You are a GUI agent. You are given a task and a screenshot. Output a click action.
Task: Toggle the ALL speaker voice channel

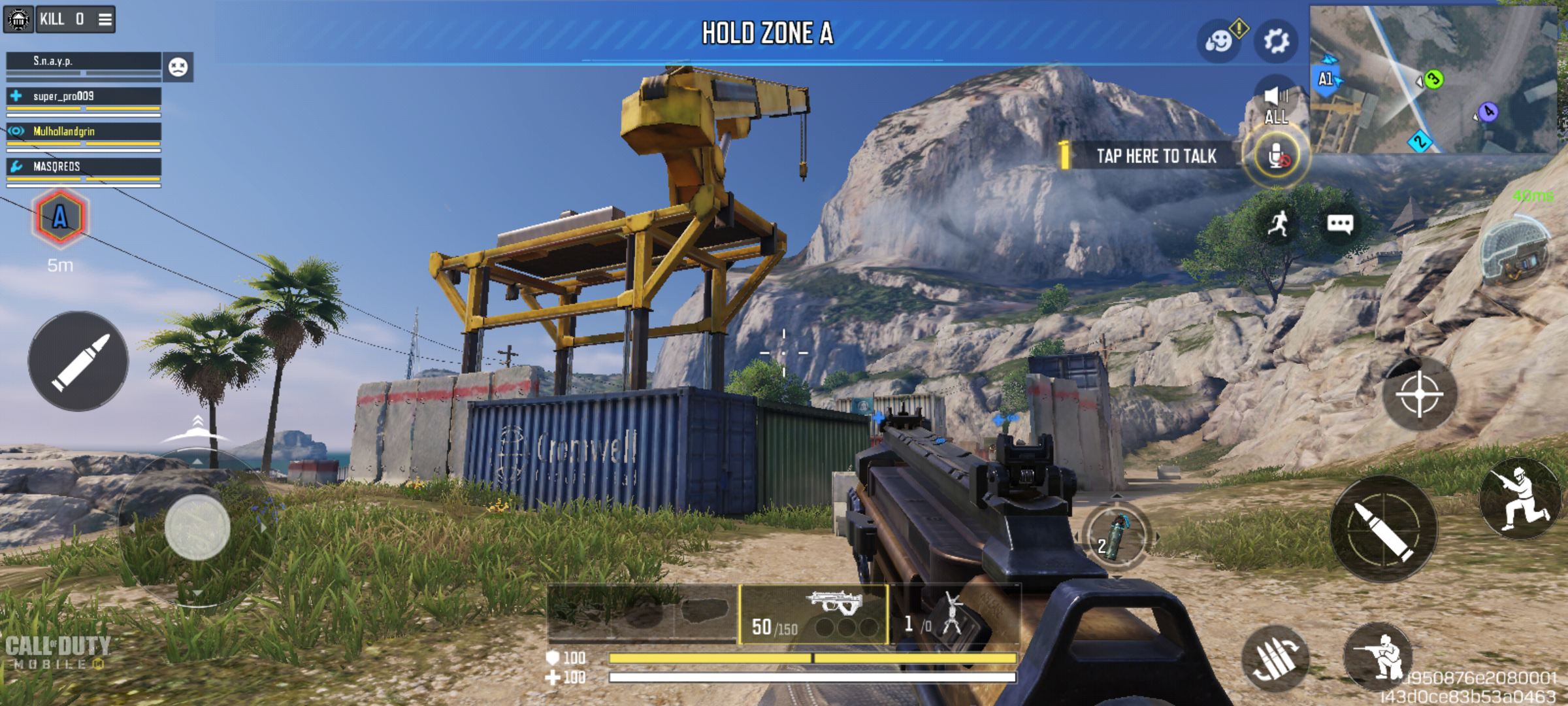pyautogui.click(x=1276, y=105)
